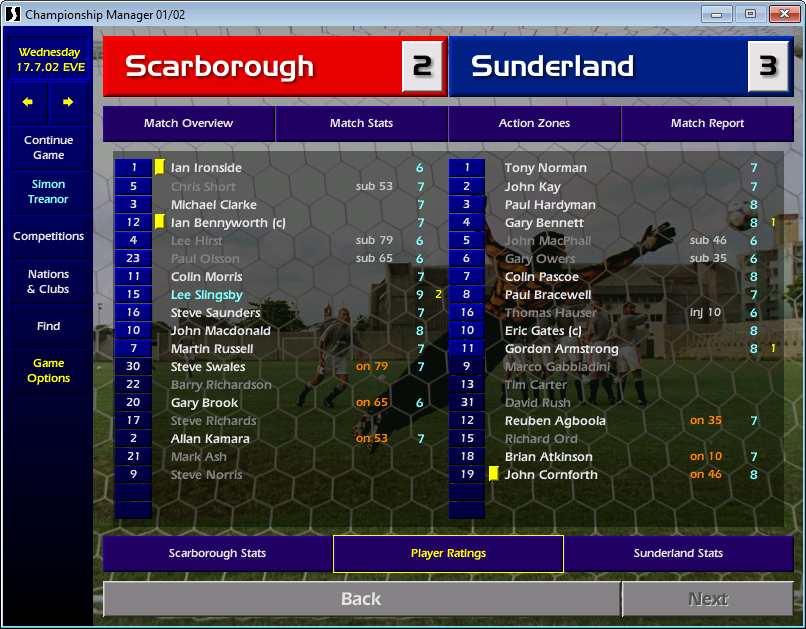Open the Competitions menu

coord(48,237)
